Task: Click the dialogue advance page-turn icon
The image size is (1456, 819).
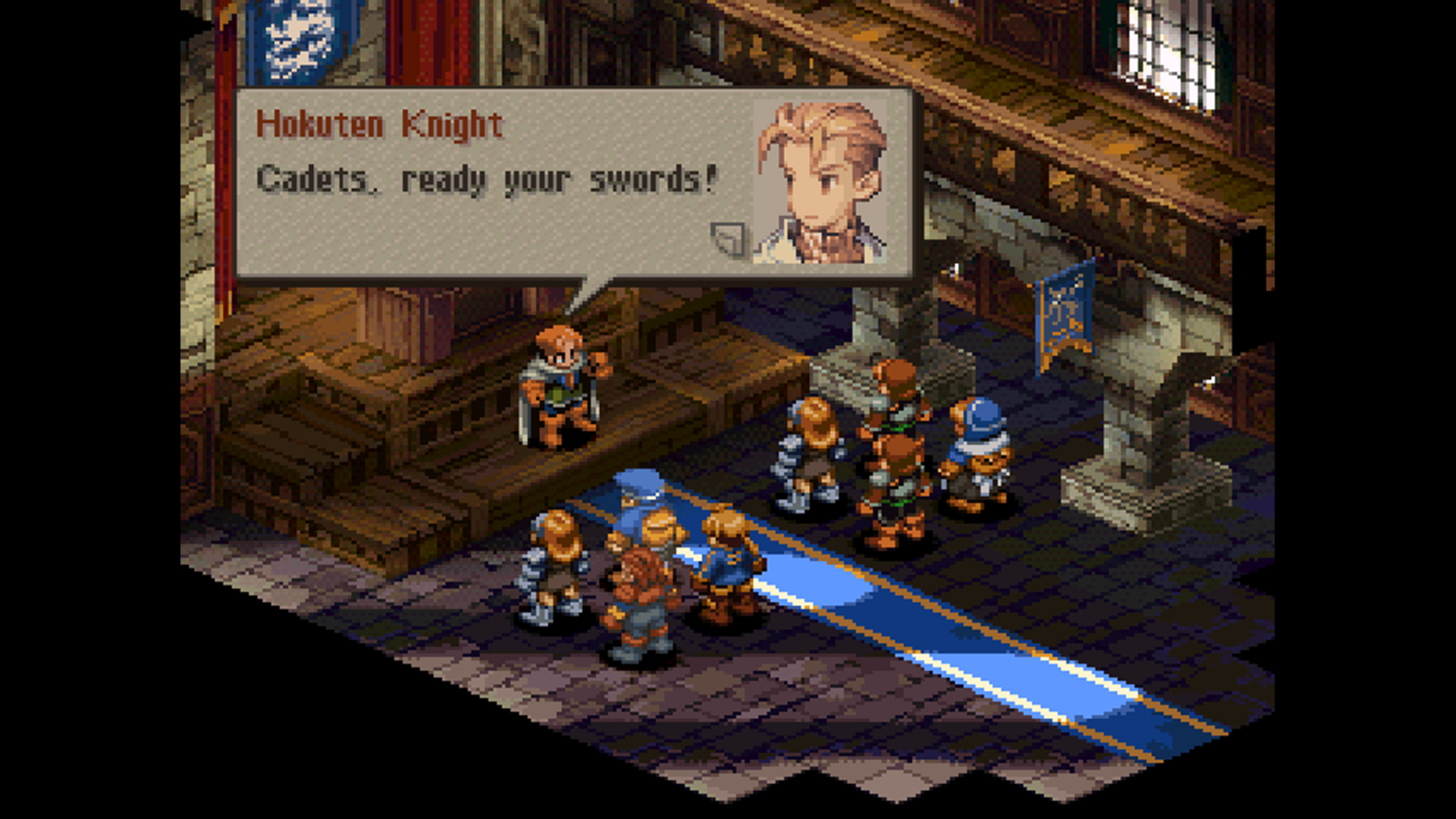Action: [729, 239]
